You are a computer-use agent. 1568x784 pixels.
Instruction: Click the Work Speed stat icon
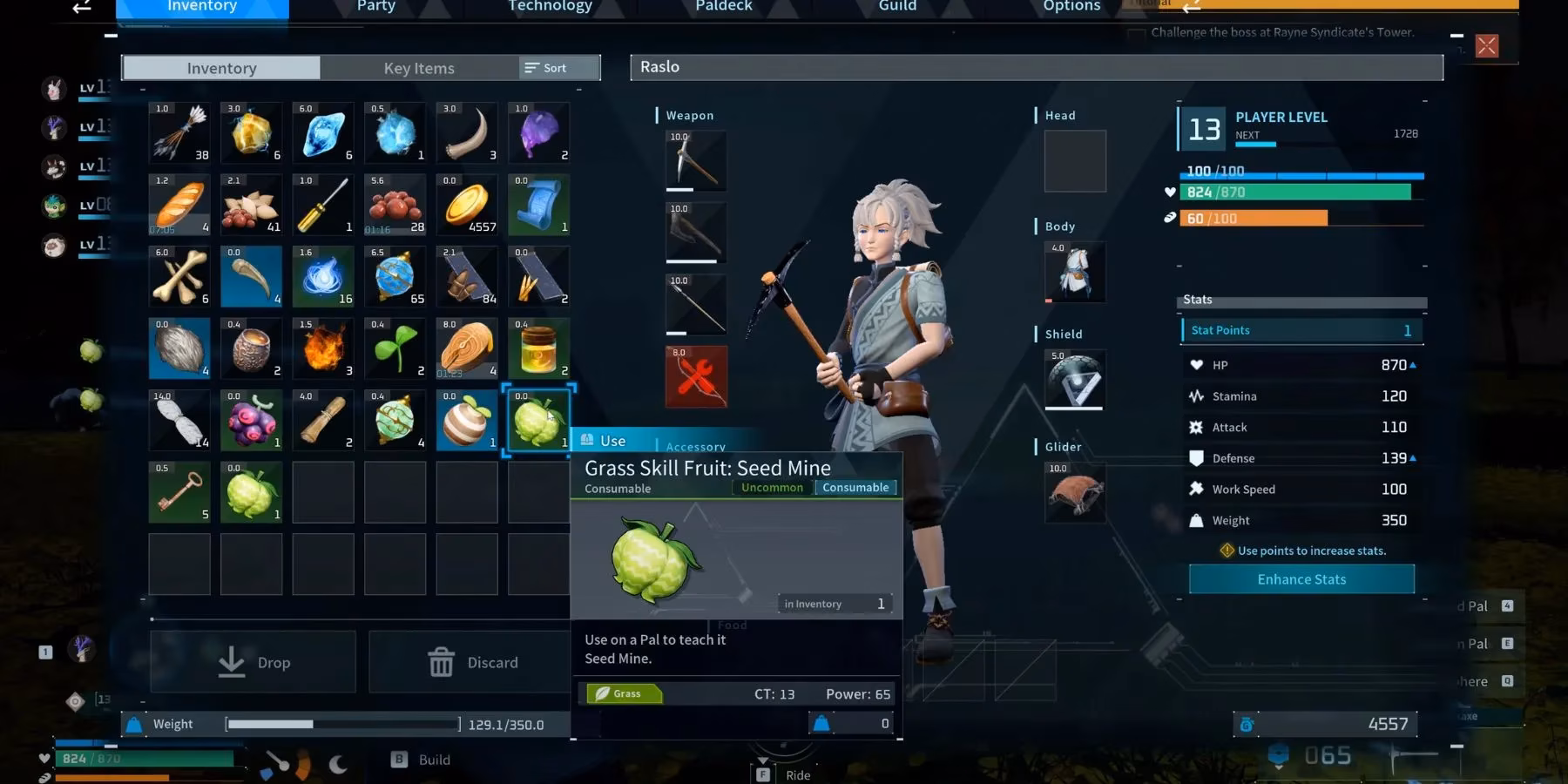coord(1195,489)
